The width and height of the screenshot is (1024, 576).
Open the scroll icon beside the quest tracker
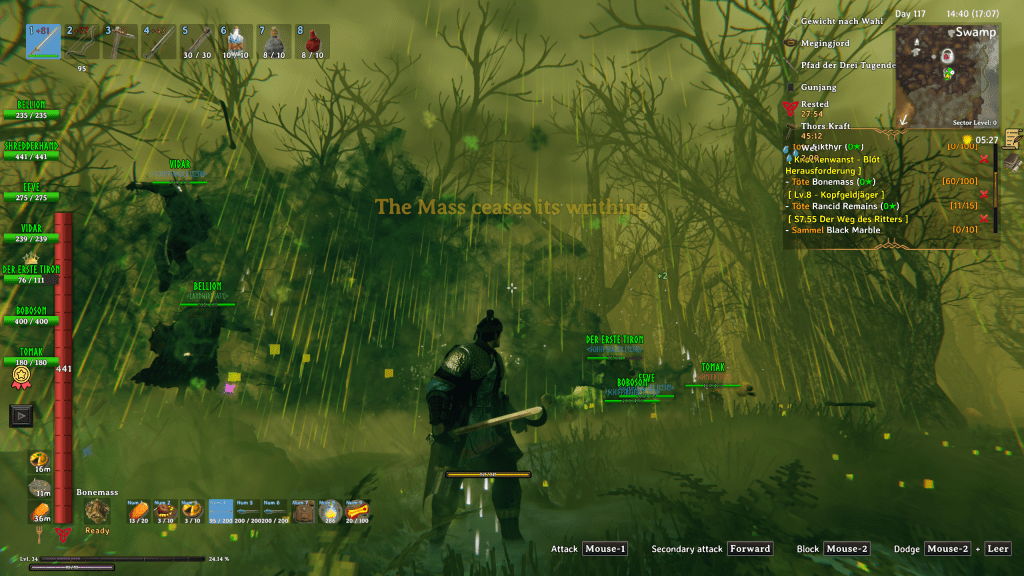click(1012, 138)
